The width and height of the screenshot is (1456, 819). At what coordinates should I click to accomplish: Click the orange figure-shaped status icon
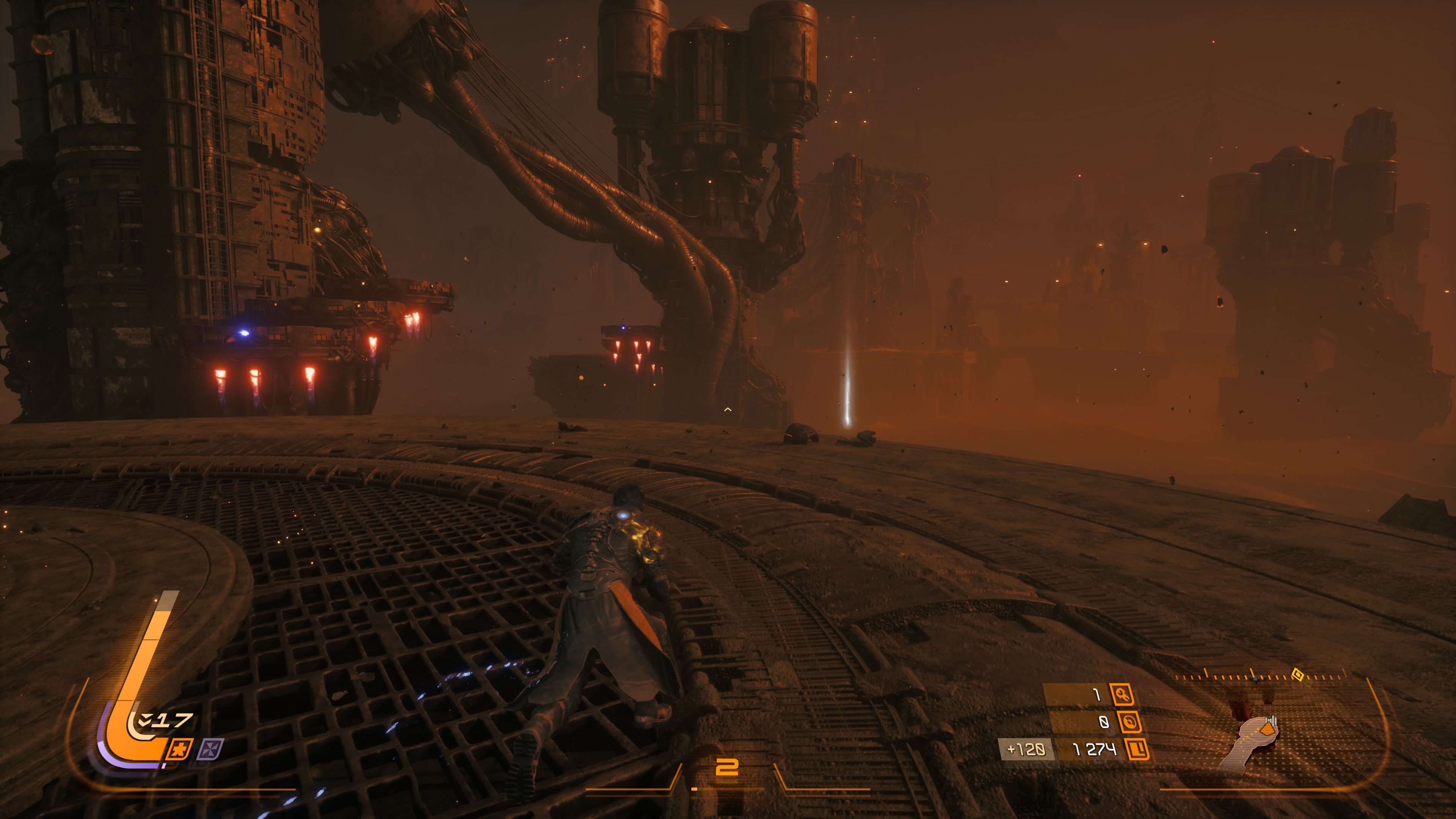(x=180, y=750)
